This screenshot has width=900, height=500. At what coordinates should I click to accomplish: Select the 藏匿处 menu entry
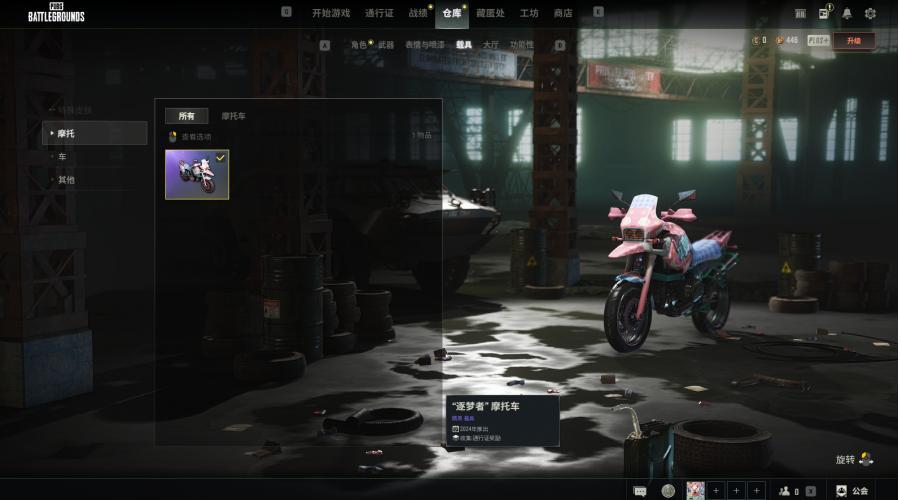tap(490, 13)
